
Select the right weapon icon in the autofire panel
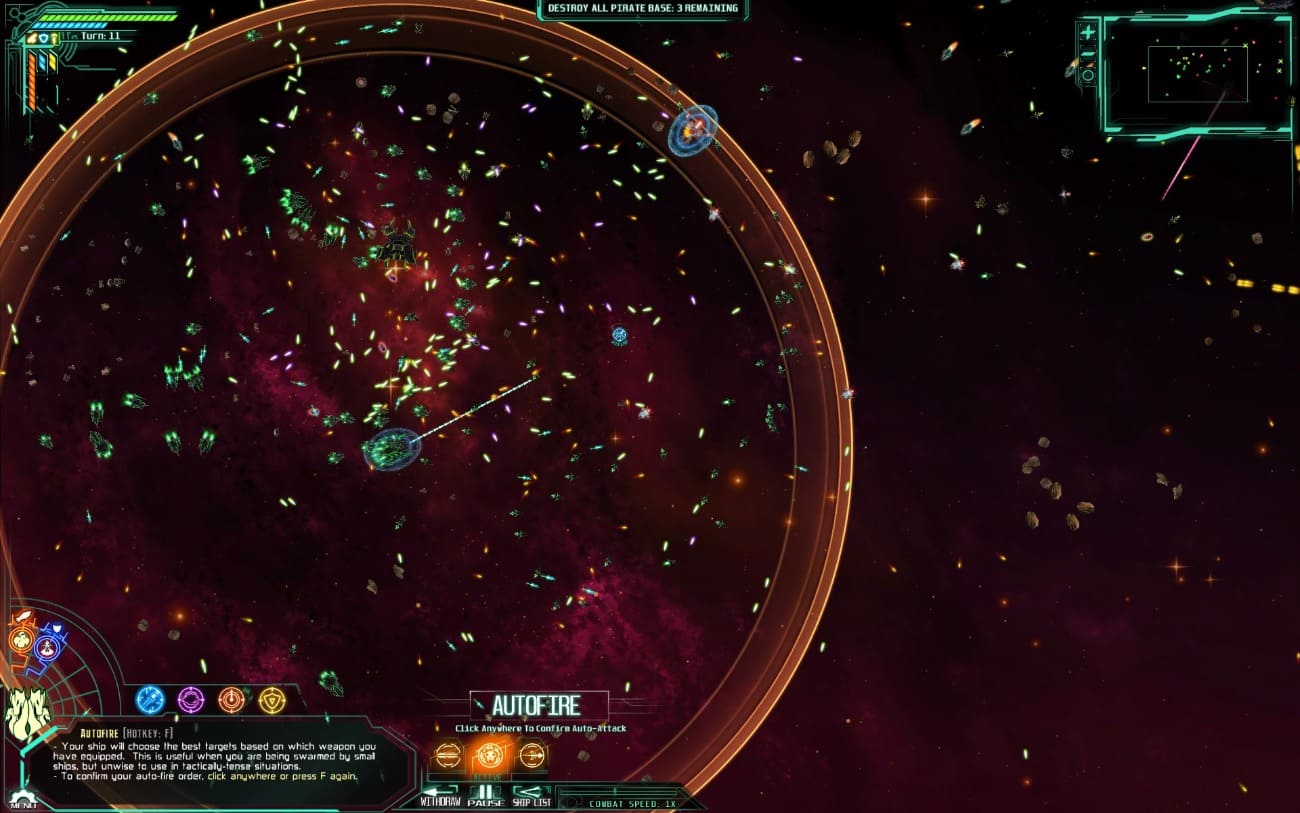(531, 756)
